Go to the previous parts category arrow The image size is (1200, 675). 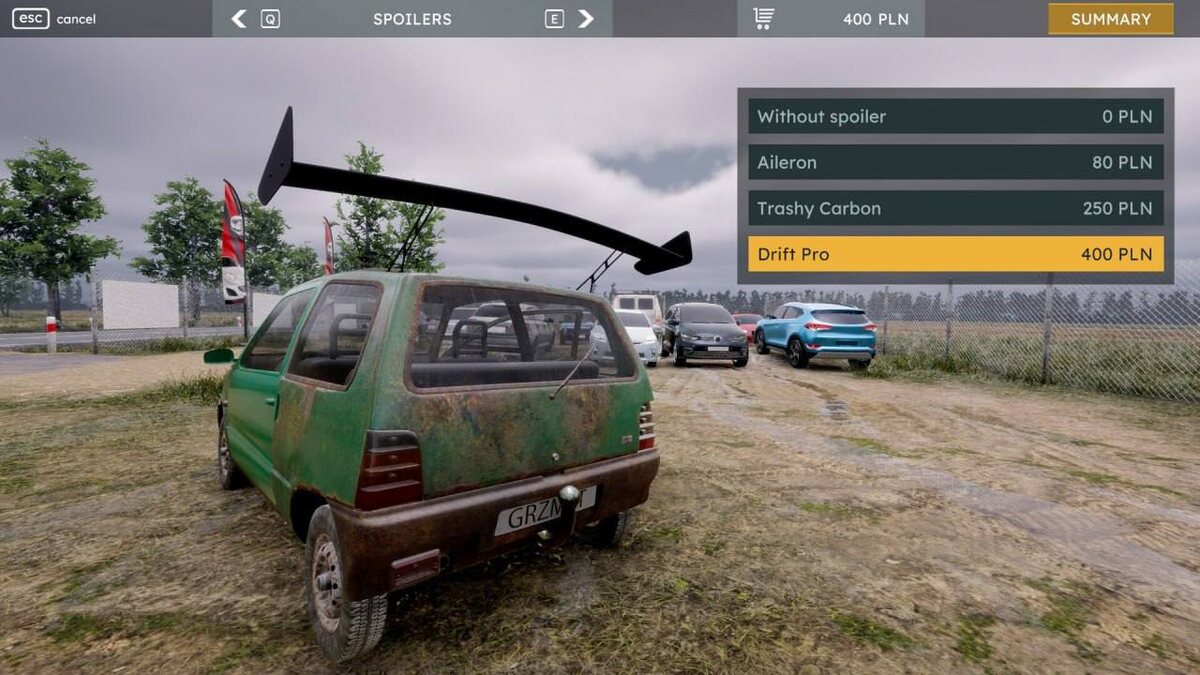coord(239,19)
